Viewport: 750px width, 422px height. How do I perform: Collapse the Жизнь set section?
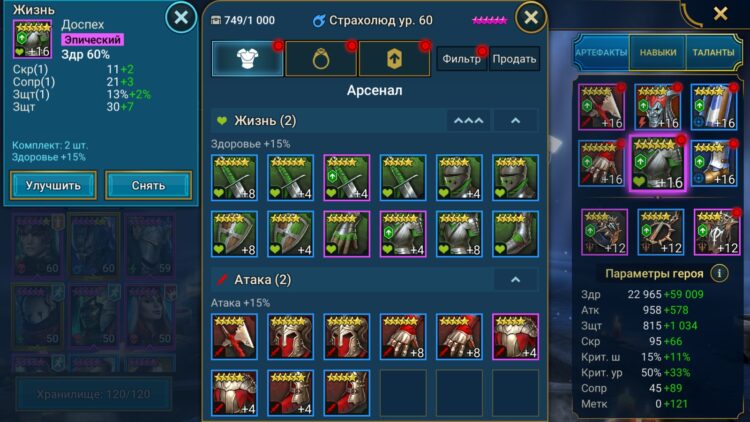coord(515,121)
